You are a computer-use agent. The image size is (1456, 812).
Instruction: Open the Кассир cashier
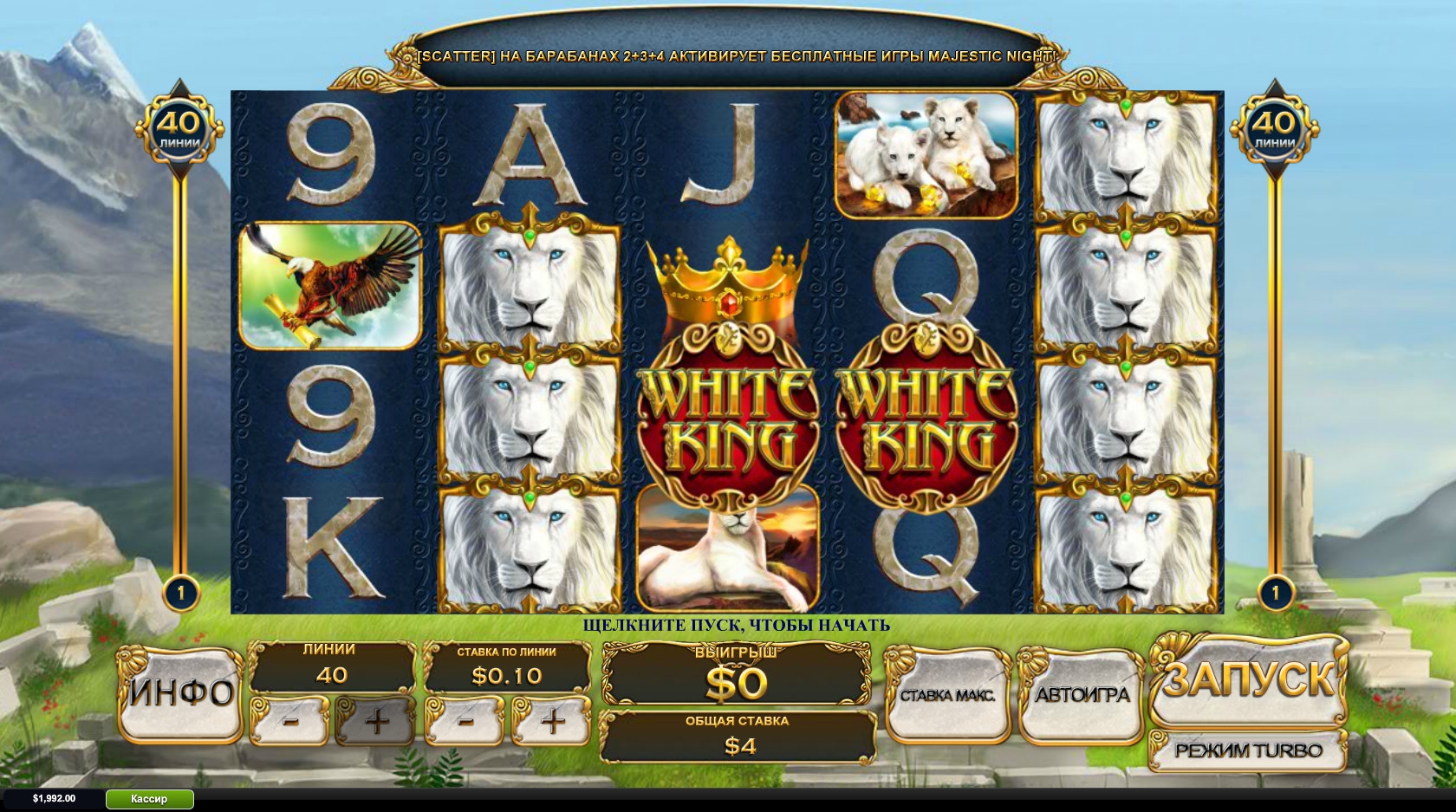[x=149, y=799]
